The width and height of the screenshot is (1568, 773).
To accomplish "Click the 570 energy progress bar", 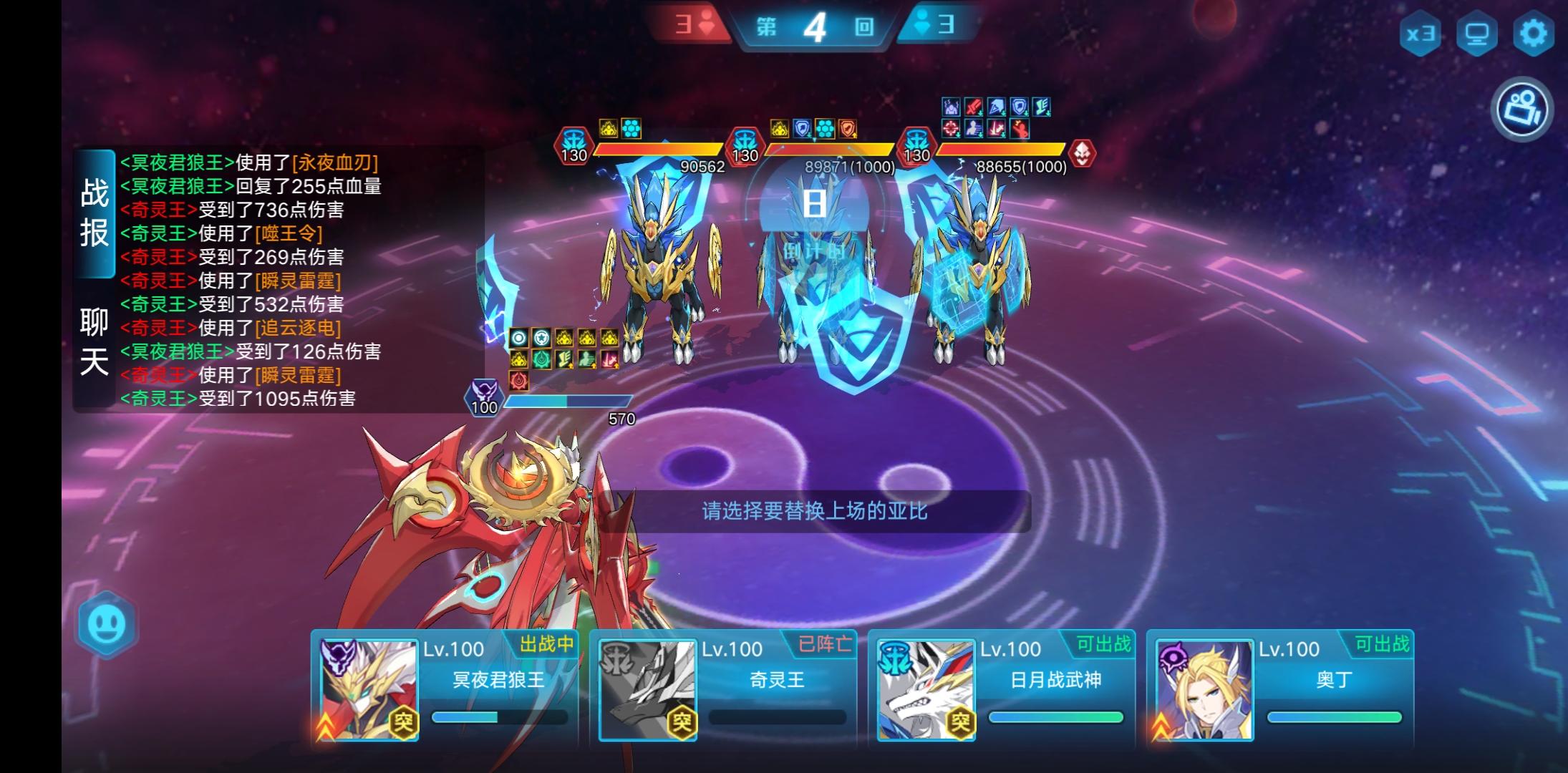I will pos(569,401).
